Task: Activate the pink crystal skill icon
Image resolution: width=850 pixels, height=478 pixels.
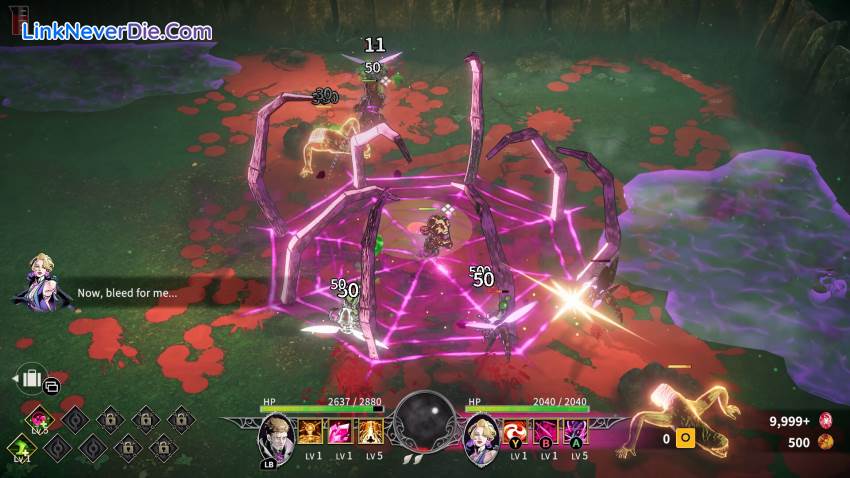Action: [342, 432]
